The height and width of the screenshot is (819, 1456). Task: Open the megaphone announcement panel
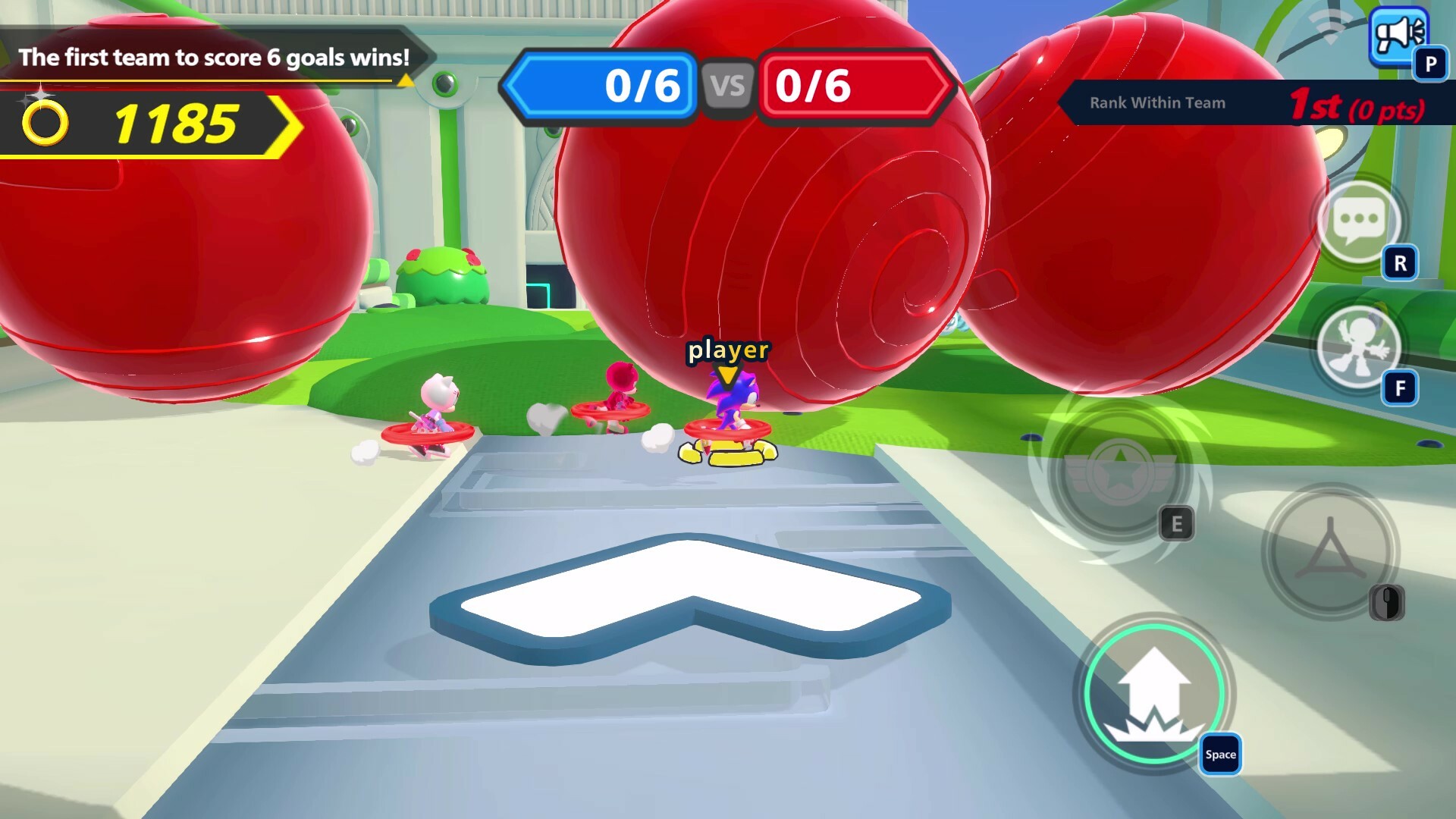pos(1400,34)
